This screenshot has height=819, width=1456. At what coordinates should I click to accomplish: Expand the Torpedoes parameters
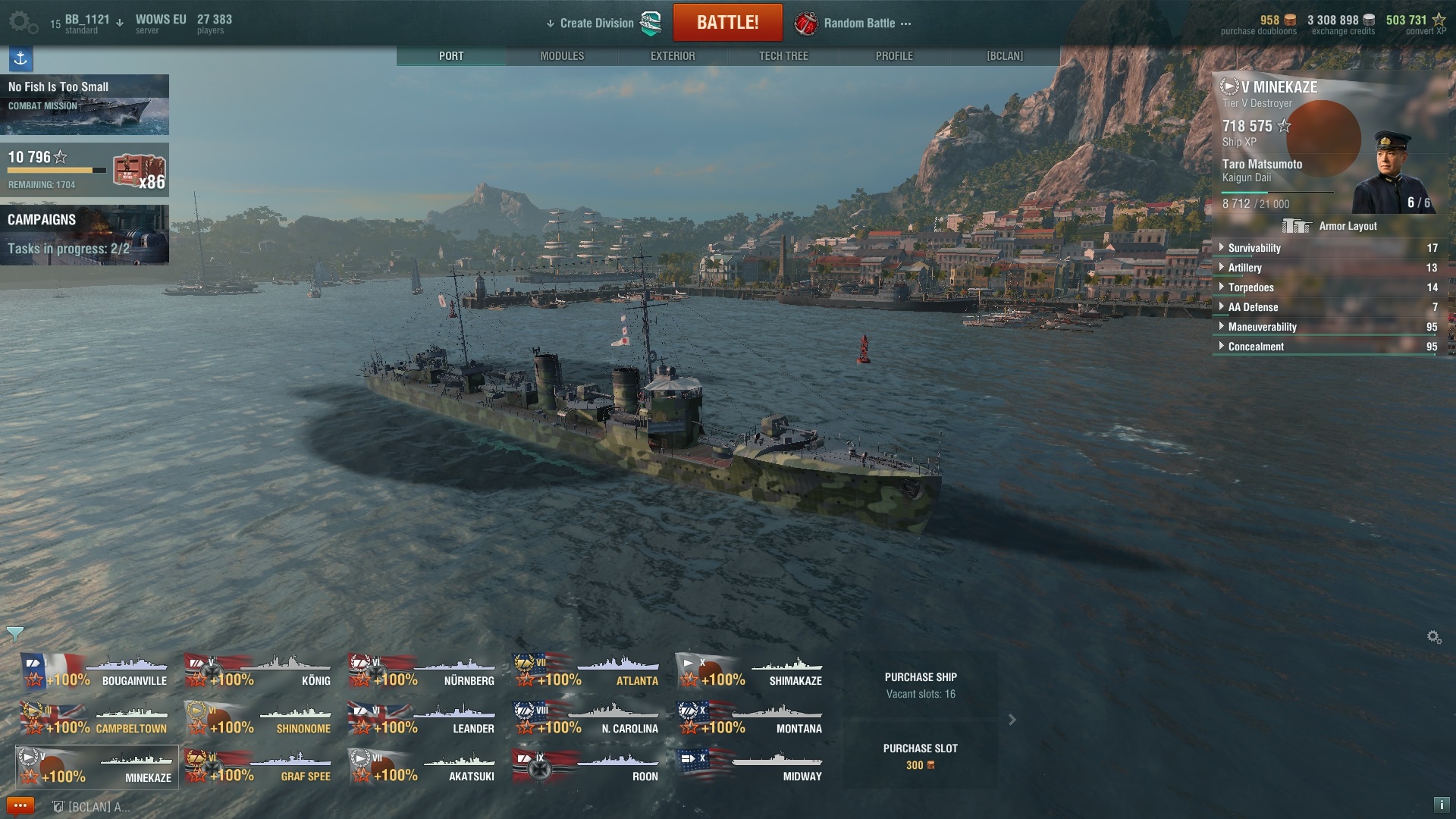[x=1250, y=287]
